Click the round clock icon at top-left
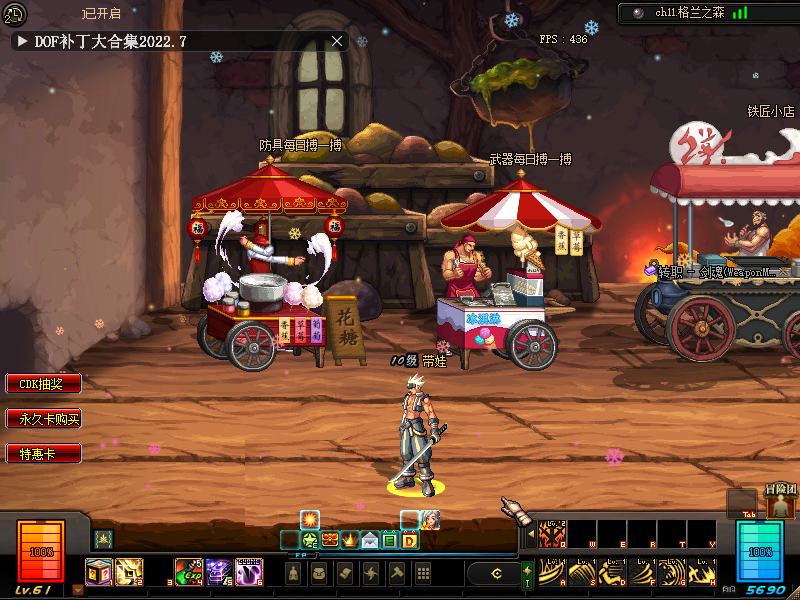Viewport: 800px width, 600px height. tap(14, 14)
